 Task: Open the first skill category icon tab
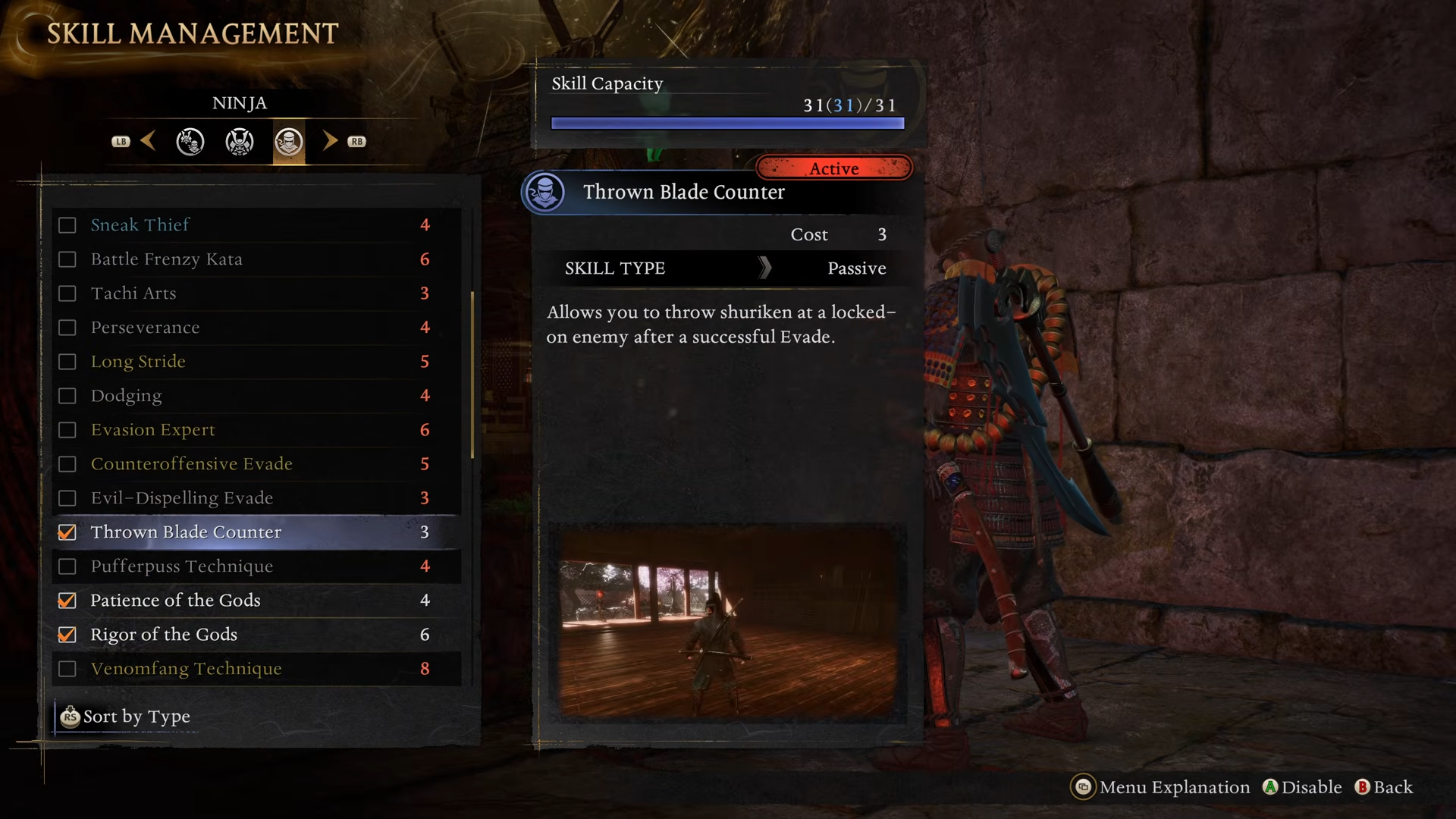click(190, 142)
